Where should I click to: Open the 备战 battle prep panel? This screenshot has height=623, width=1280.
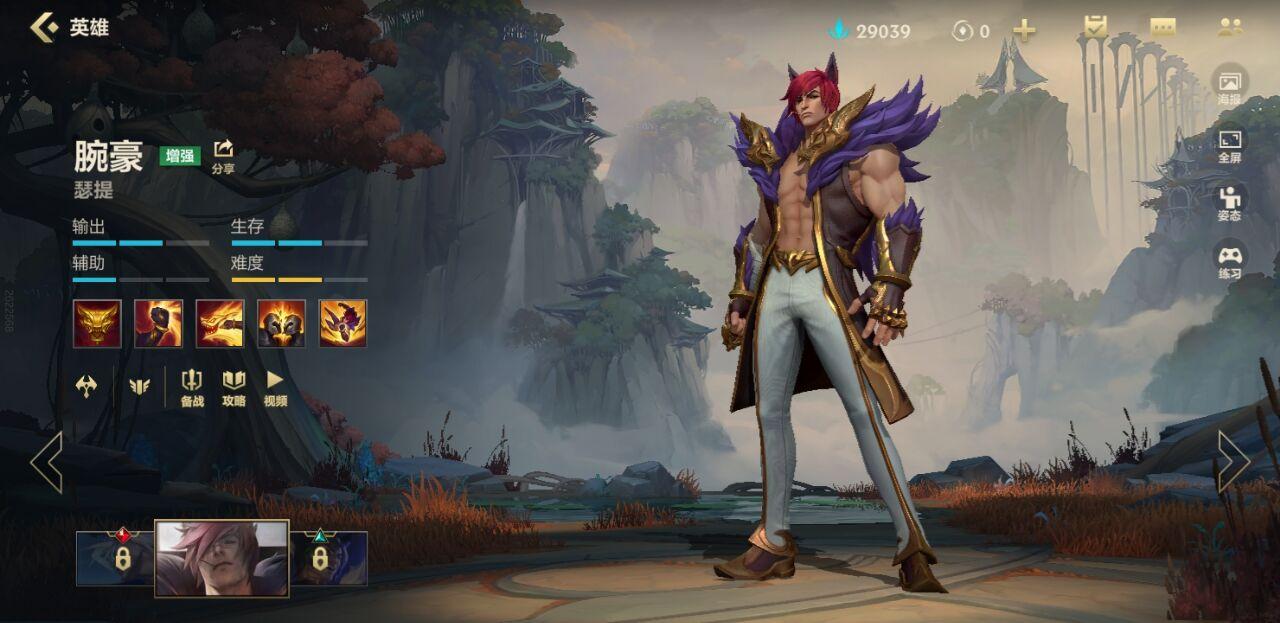(x=192, y=387)
